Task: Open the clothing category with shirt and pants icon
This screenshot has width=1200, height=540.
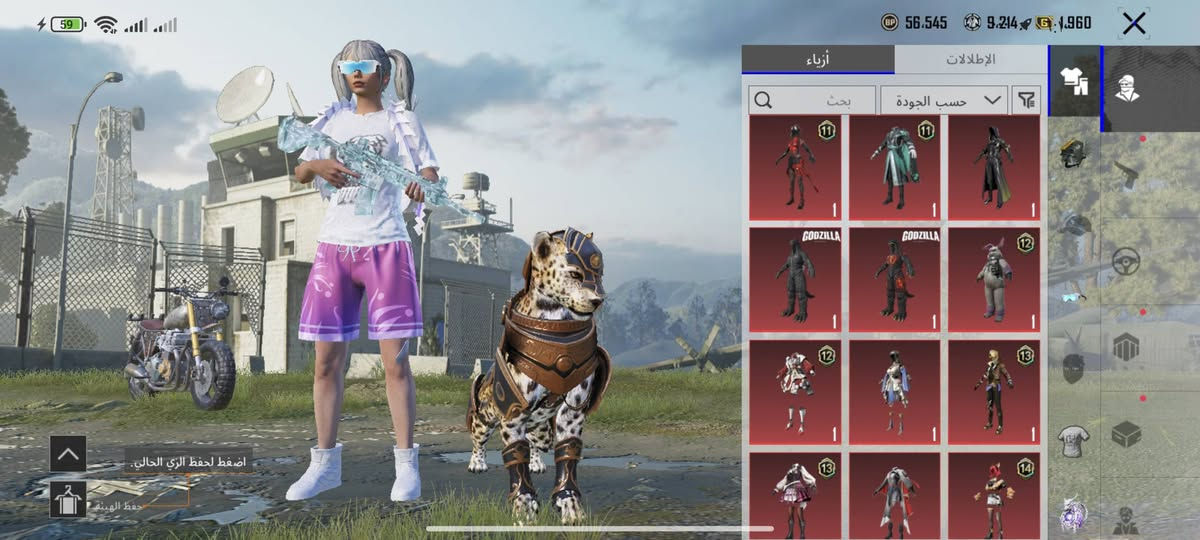Action: tap(1073, 81)
